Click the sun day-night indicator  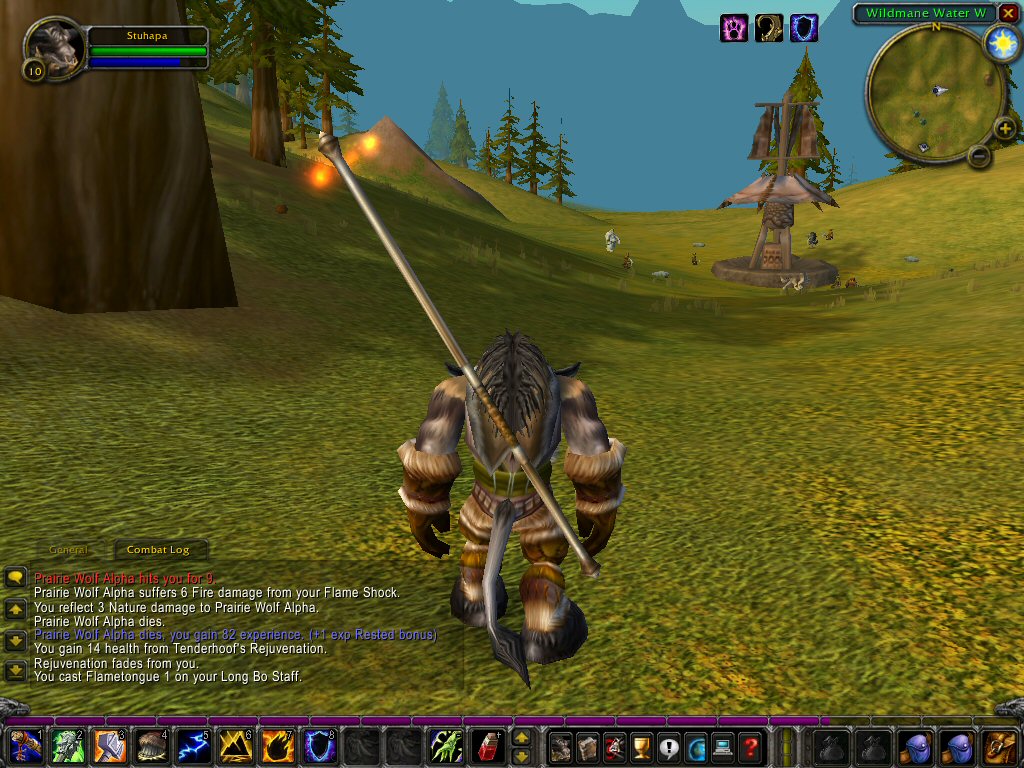click(1000, 43)
